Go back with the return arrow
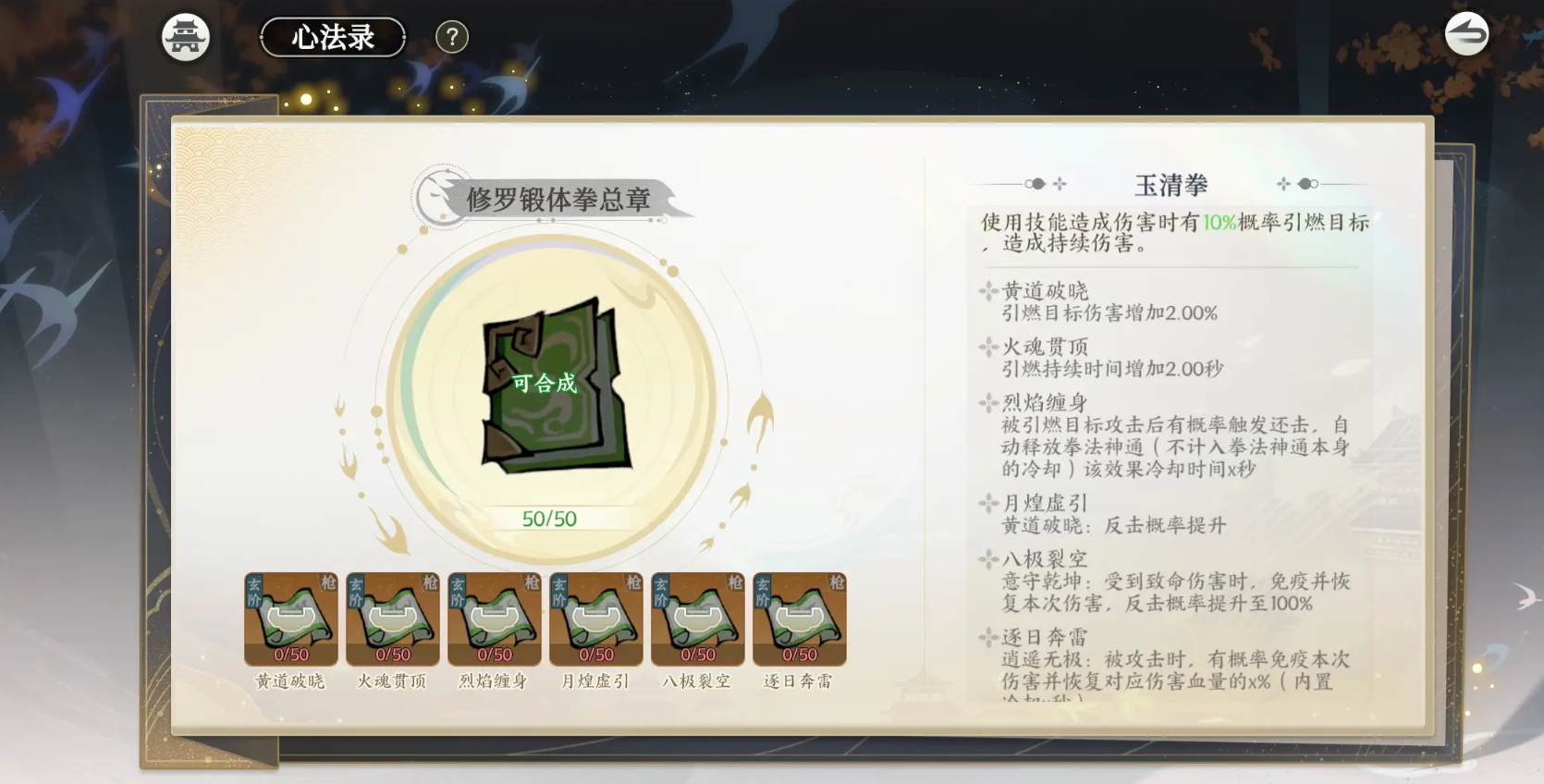1544x784 pixels. pos(1466,35)
